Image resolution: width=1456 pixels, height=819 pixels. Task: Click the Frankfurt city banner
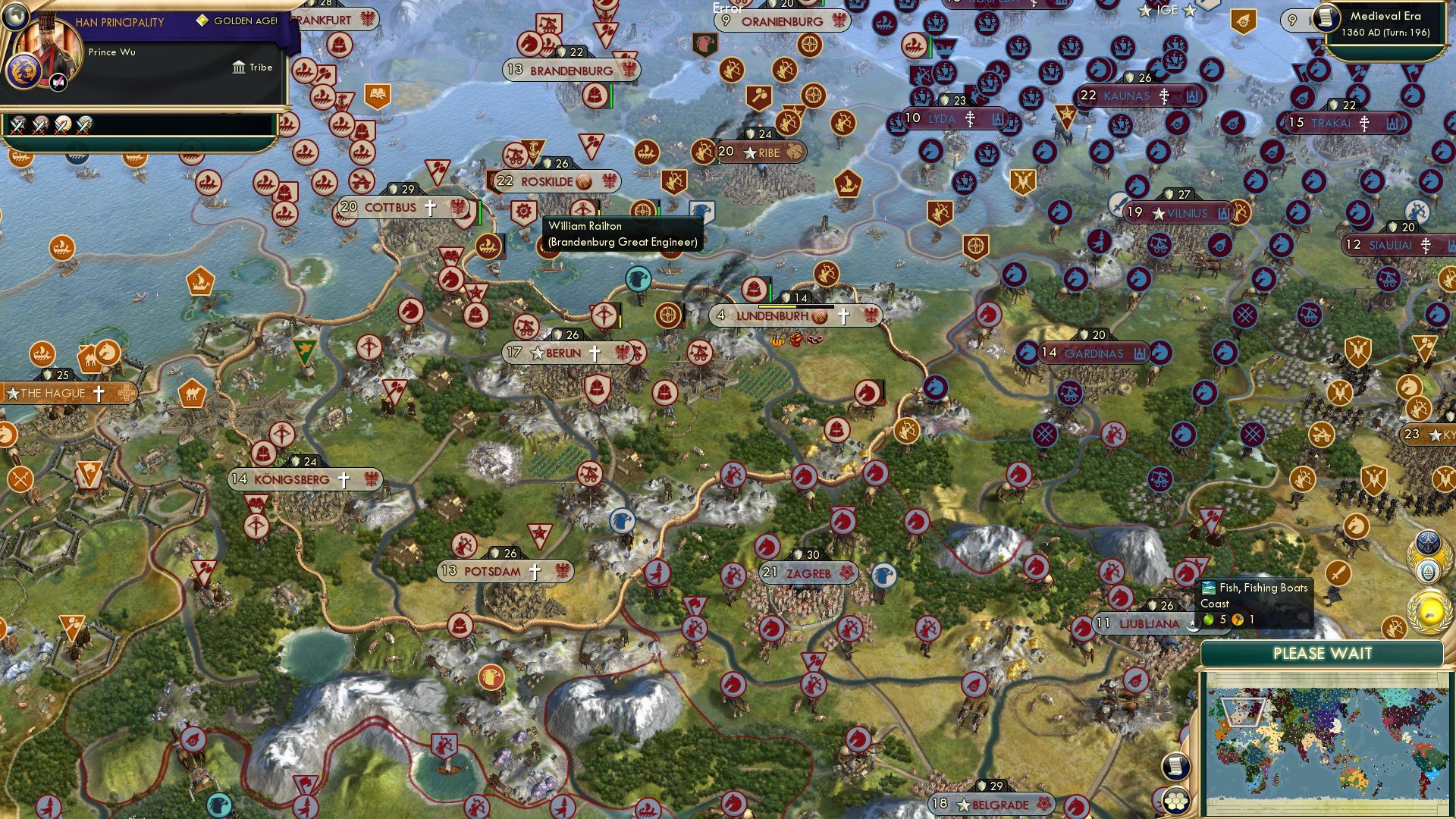coord(326,20)
